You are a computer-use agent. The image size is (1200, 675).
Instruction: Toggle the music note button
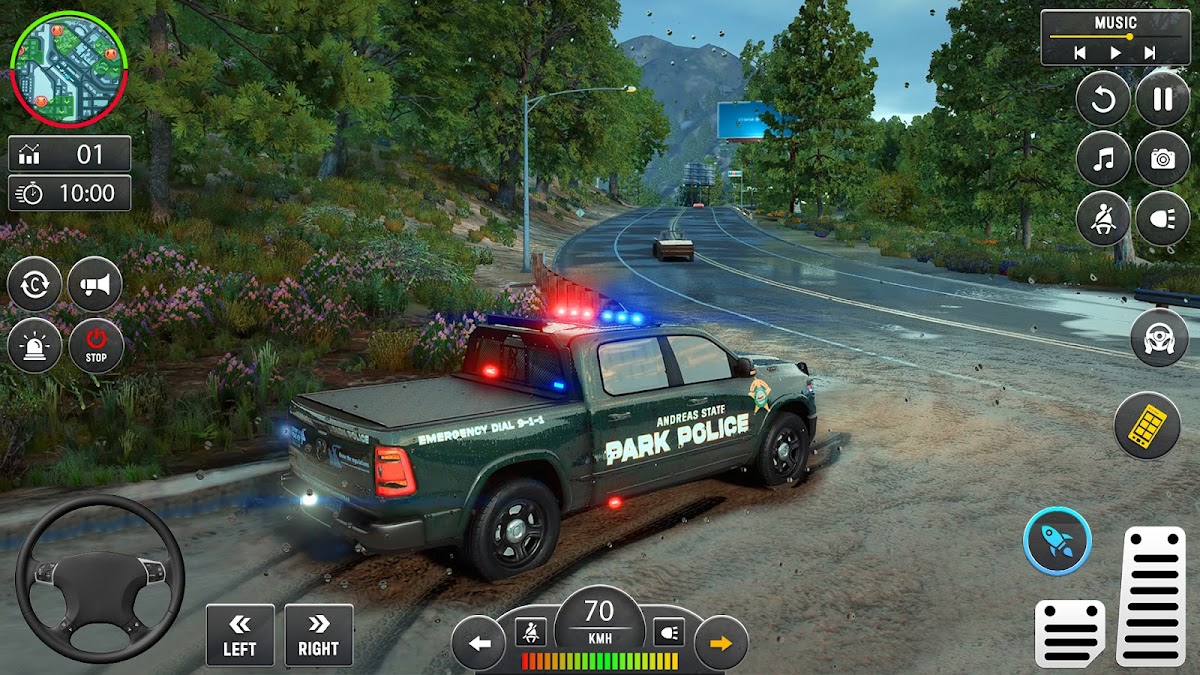1103,158
